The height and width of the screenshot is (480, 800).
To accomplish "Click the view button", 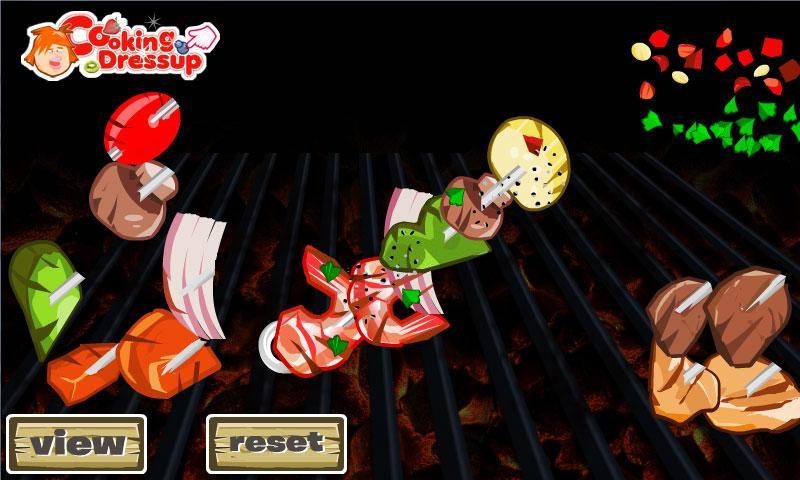I will (76, 443).
